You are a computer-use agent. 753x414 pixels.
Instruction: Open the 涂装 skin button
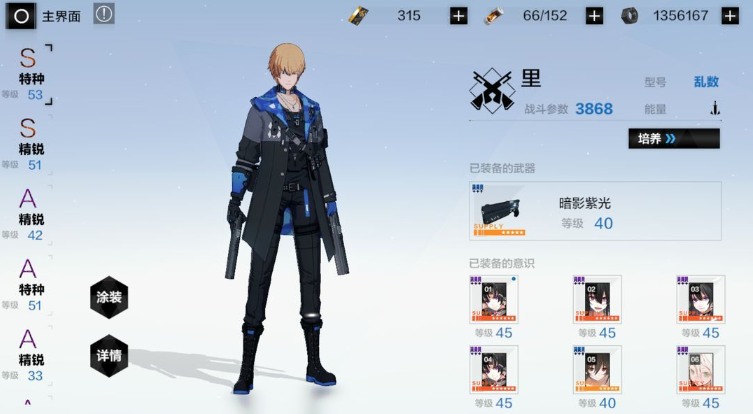coord(109,297)
